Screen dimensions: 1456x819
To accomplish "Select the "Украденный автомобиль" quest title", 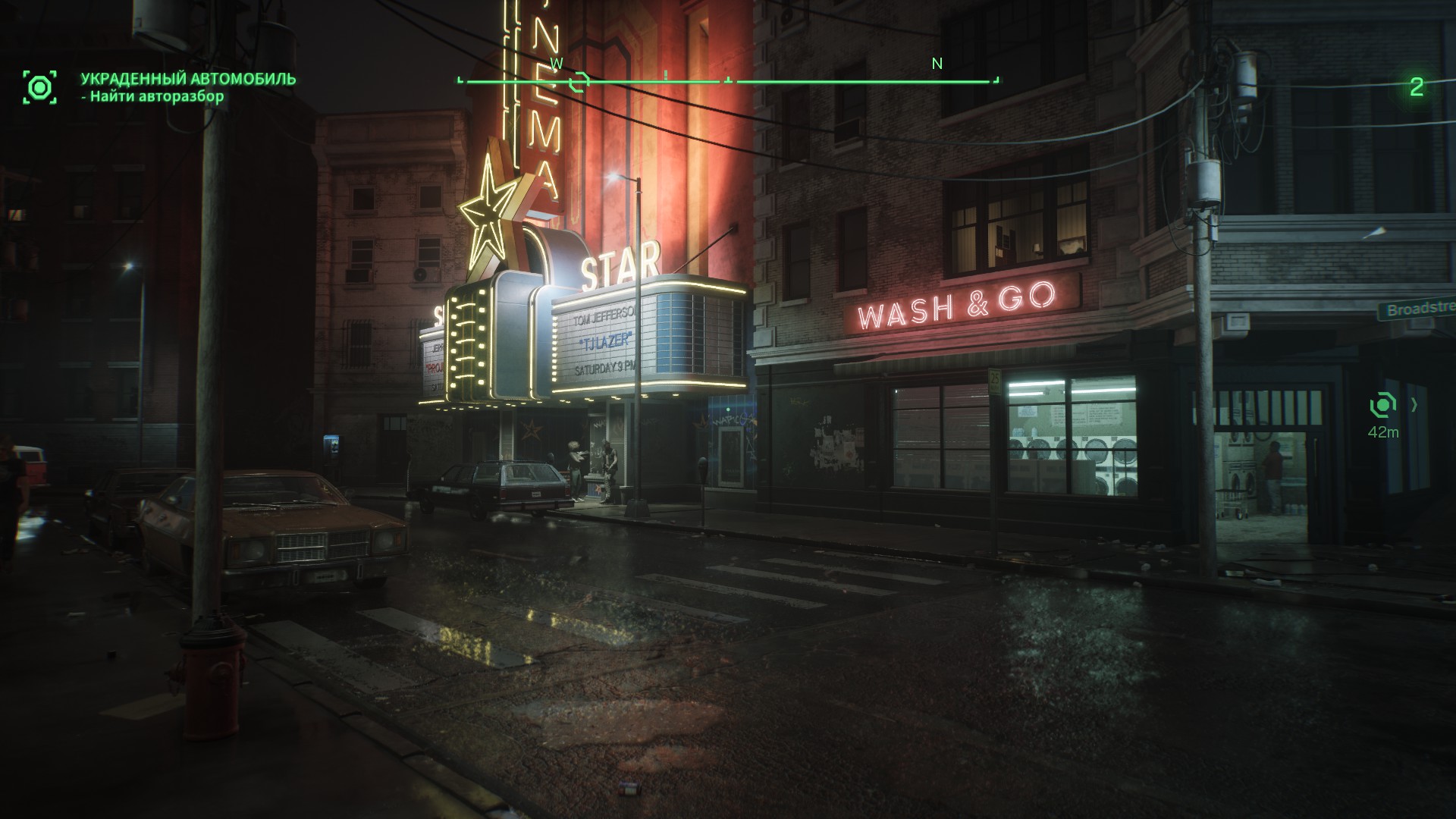I will 188,79.
